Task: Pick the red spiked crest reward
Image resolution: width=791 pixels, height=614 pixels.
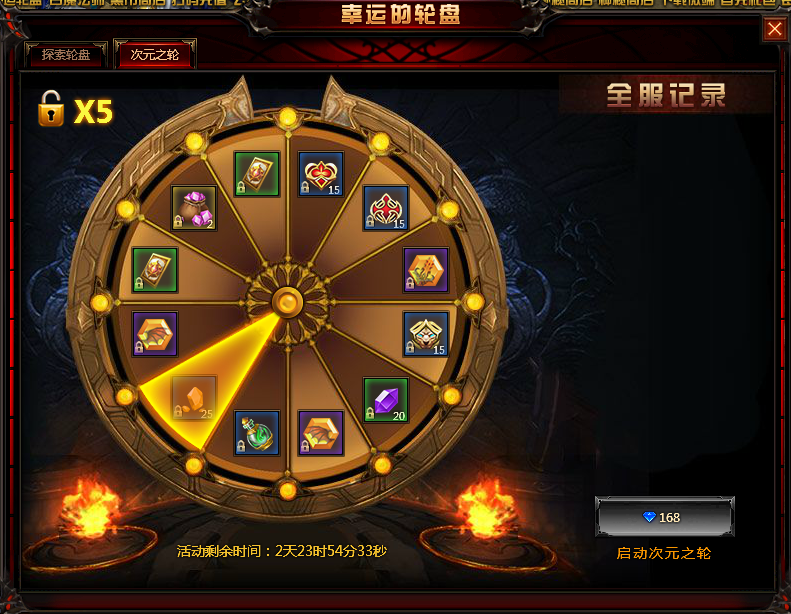Action: point(385,209)
